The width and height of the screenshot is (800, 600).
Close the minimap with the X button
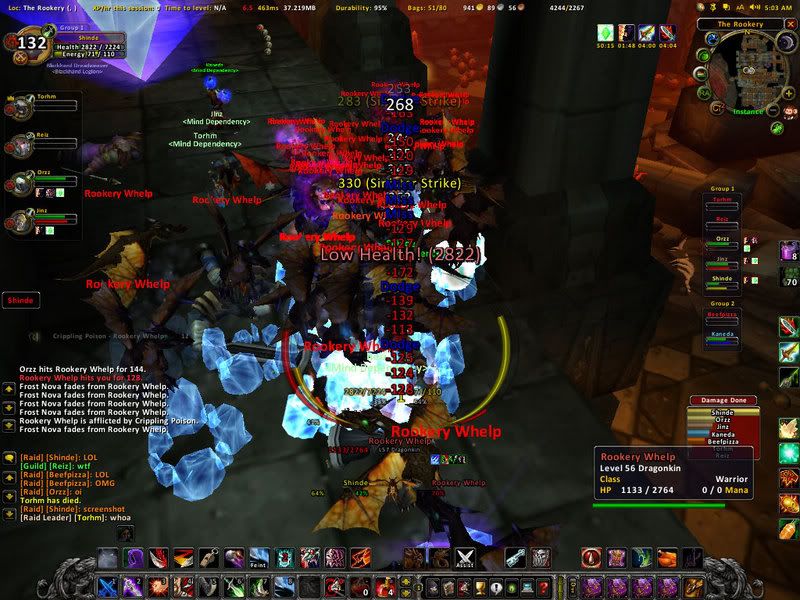pos(790,23)
